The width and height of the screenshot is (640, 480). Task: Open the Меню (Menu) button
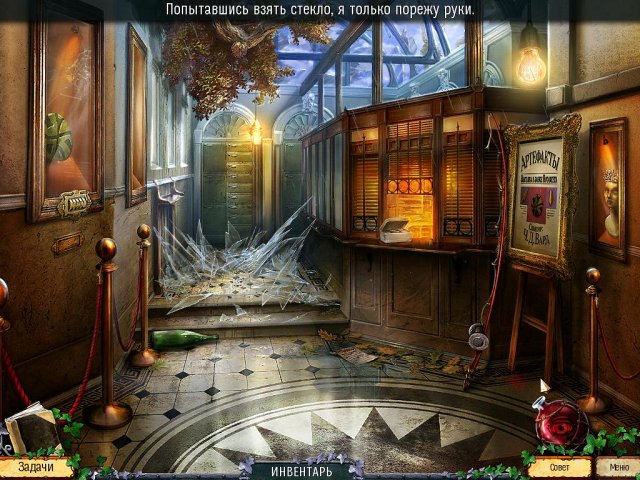pos(612,466)
